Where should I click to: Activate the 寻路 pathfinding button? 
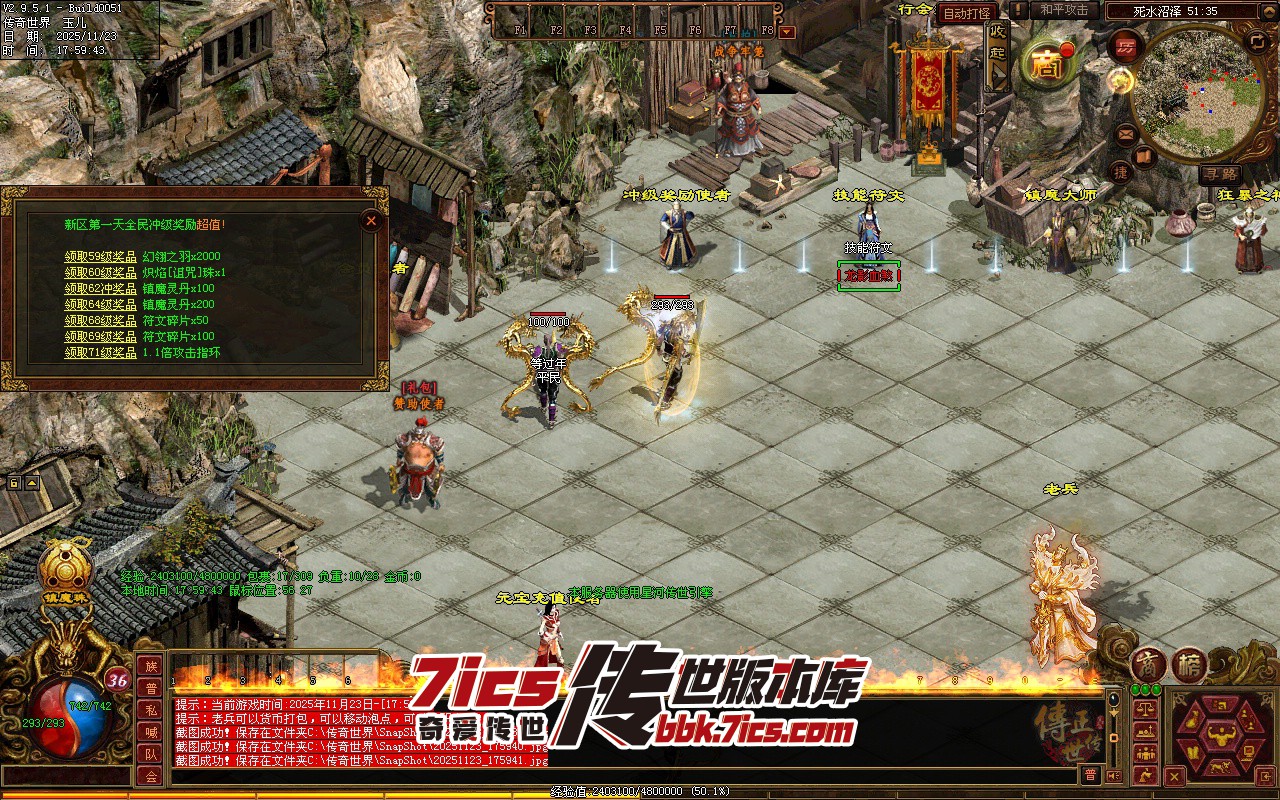pyautogui.click(x=1219, y=174)
